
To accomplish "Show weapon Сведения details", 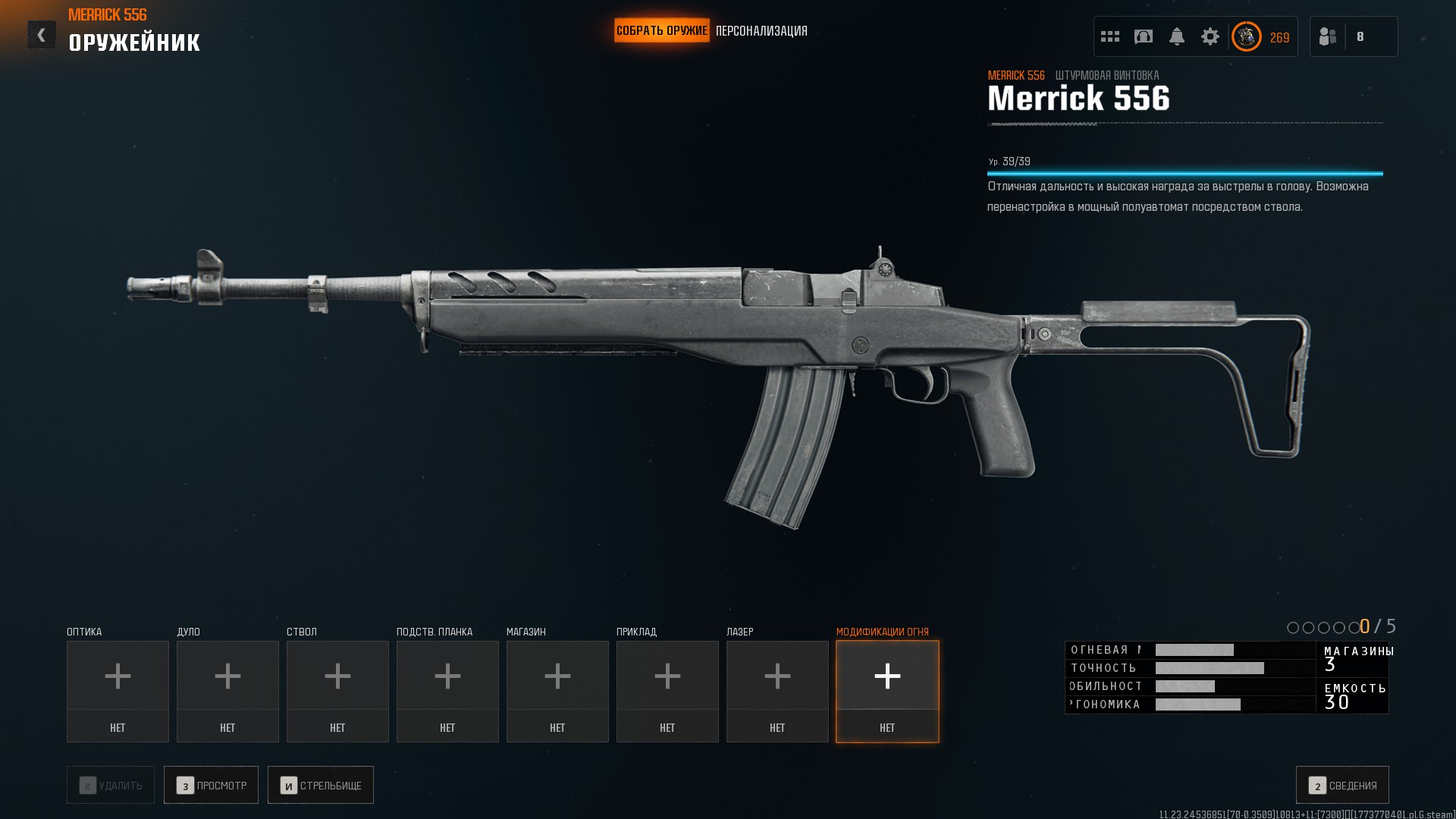I will click(1342, 785).
